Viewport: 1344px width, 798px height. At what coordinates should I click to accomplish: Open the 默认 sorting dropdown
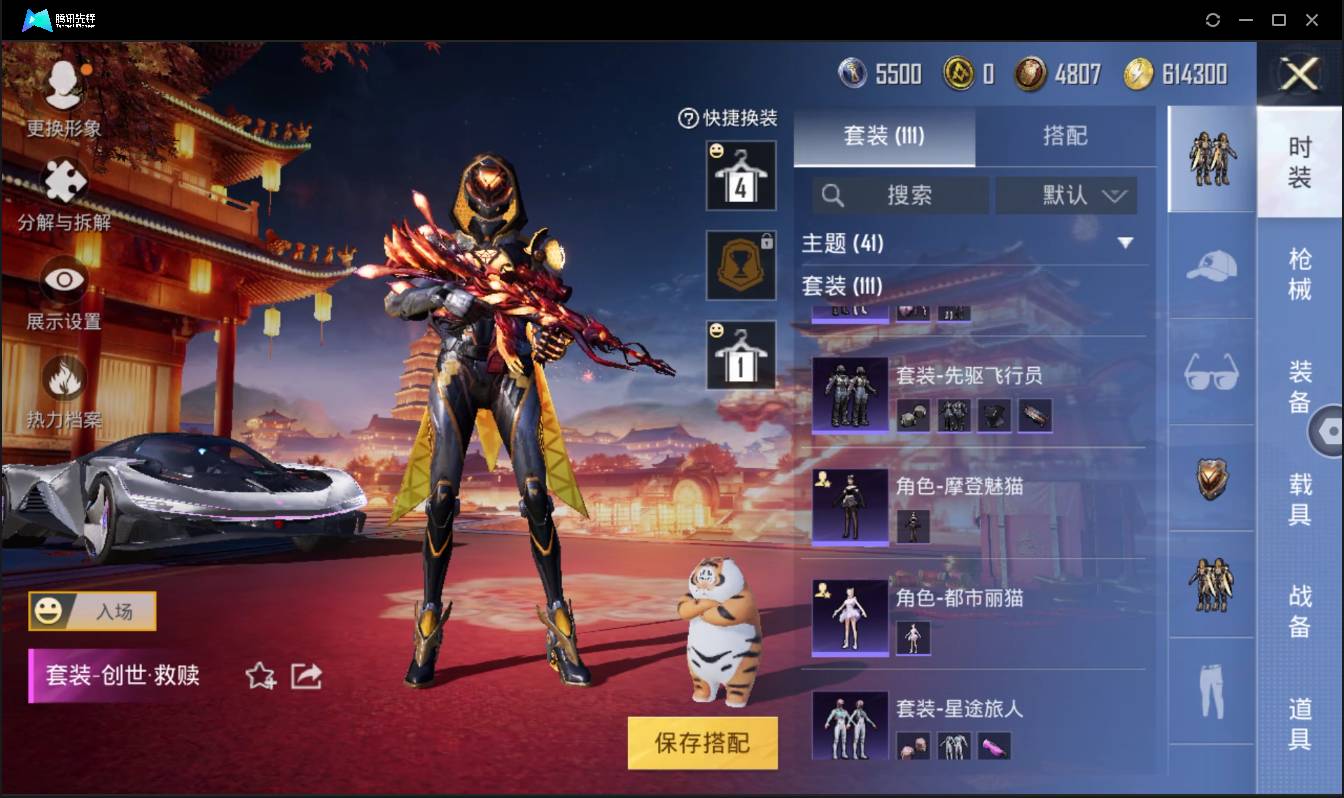point(1066,196)
